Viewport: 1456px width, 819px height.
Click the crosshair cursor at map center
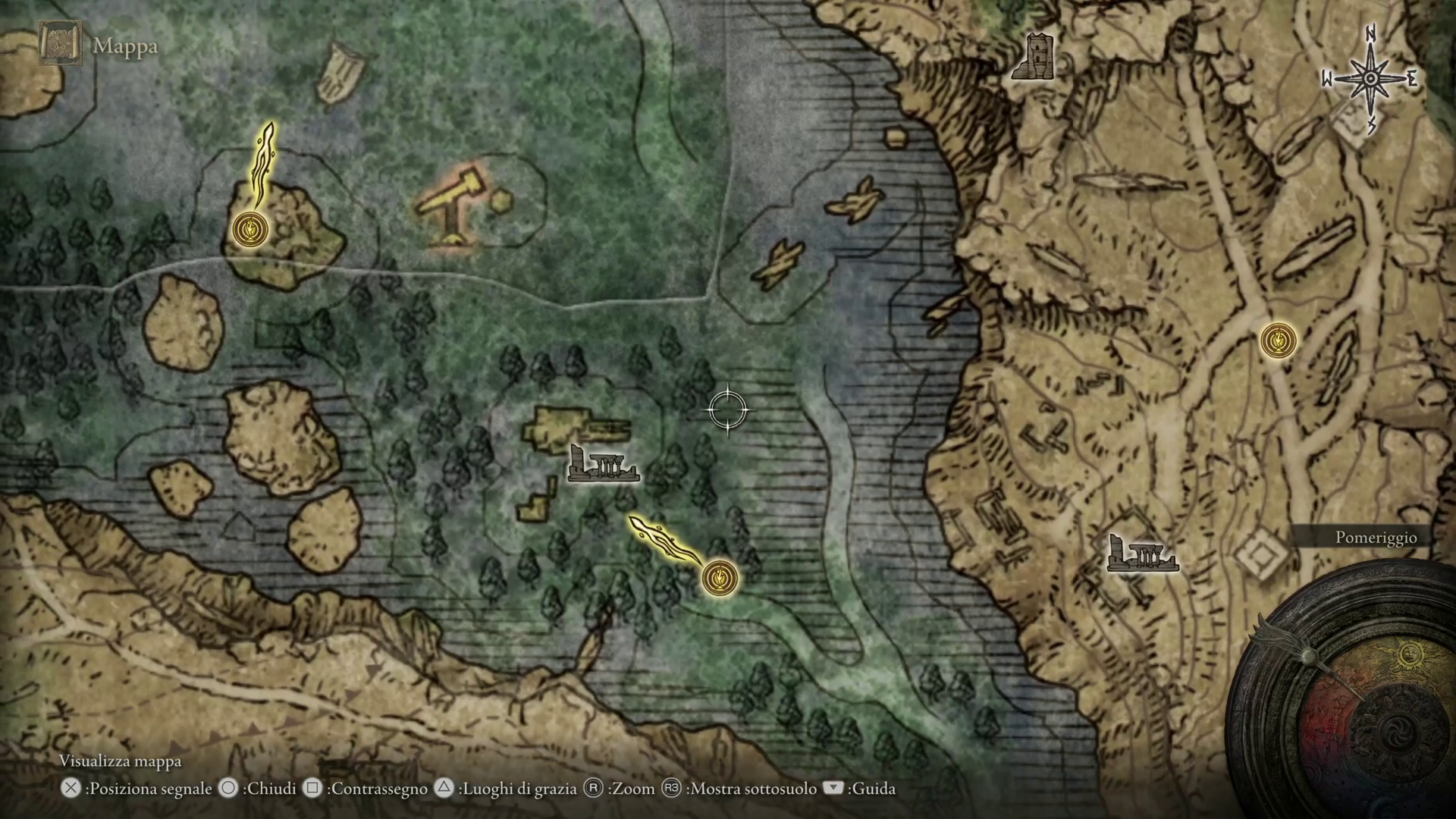pyautogui.click(x=729, y=409)
